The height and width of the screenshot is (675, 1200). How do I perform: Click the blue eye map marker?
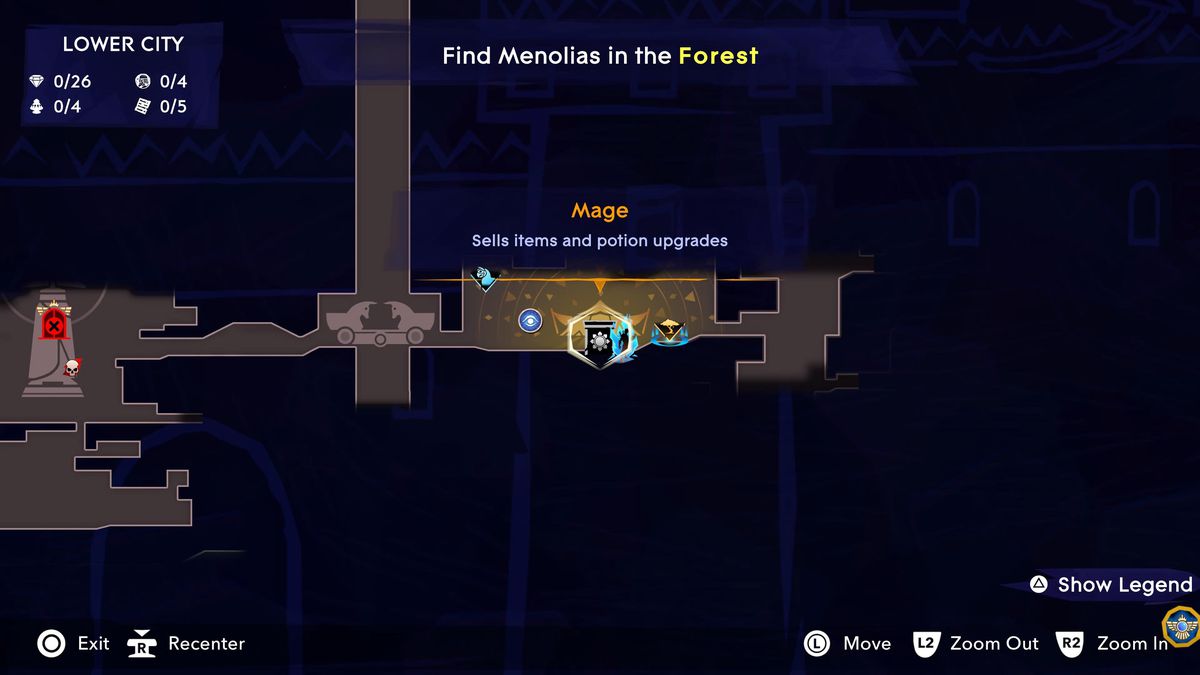530,321
